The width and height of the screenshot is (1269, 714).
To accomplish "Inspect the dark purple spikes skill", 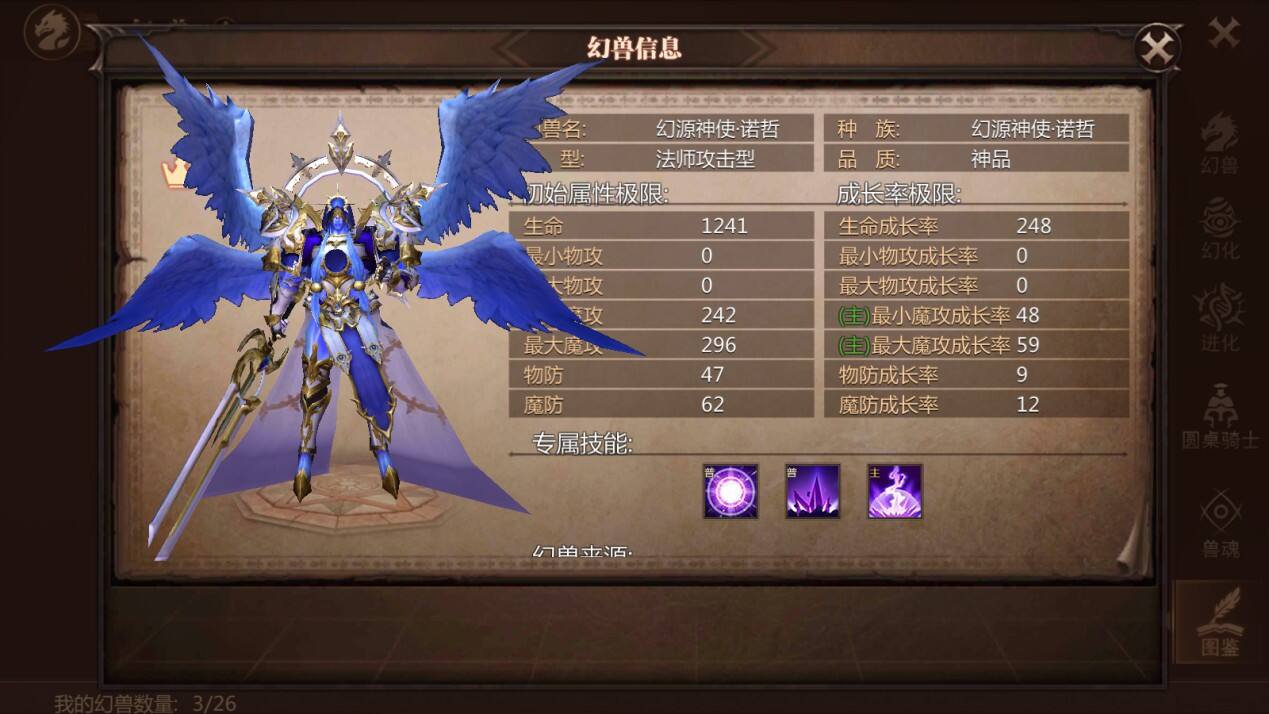I will coord(812,491).
